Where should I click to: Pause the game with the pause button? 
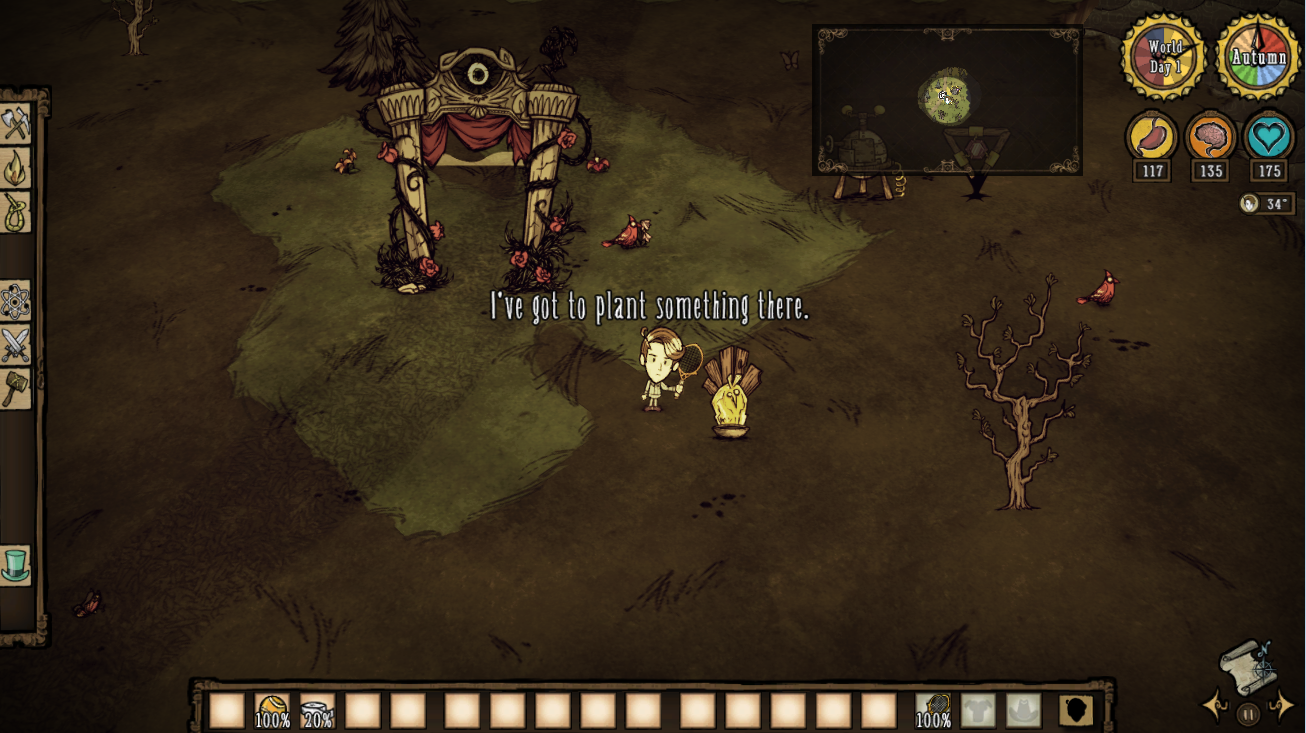[x=1247, y=714]
